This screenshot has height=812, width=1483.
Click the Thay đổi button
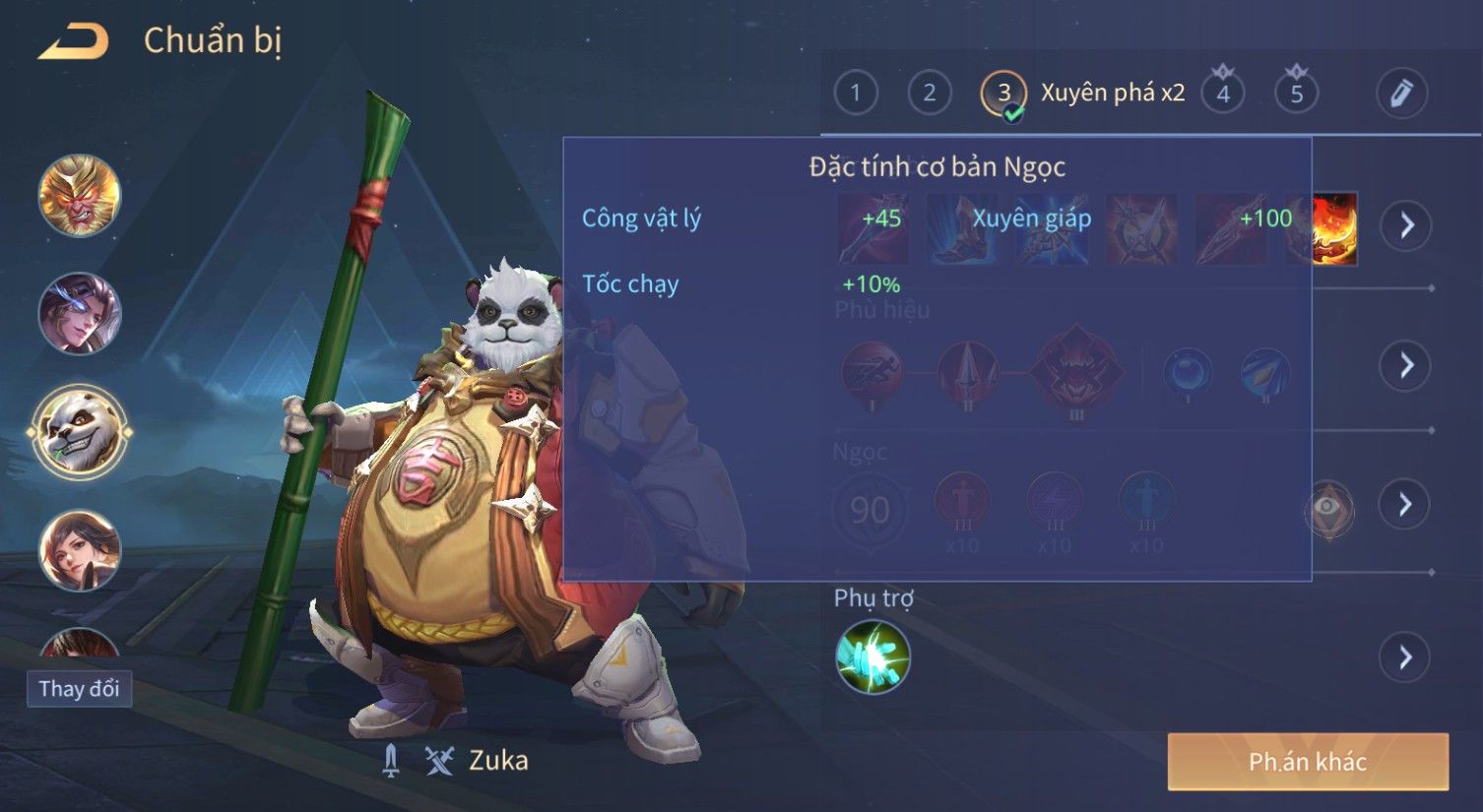click(x=79, y=688)
